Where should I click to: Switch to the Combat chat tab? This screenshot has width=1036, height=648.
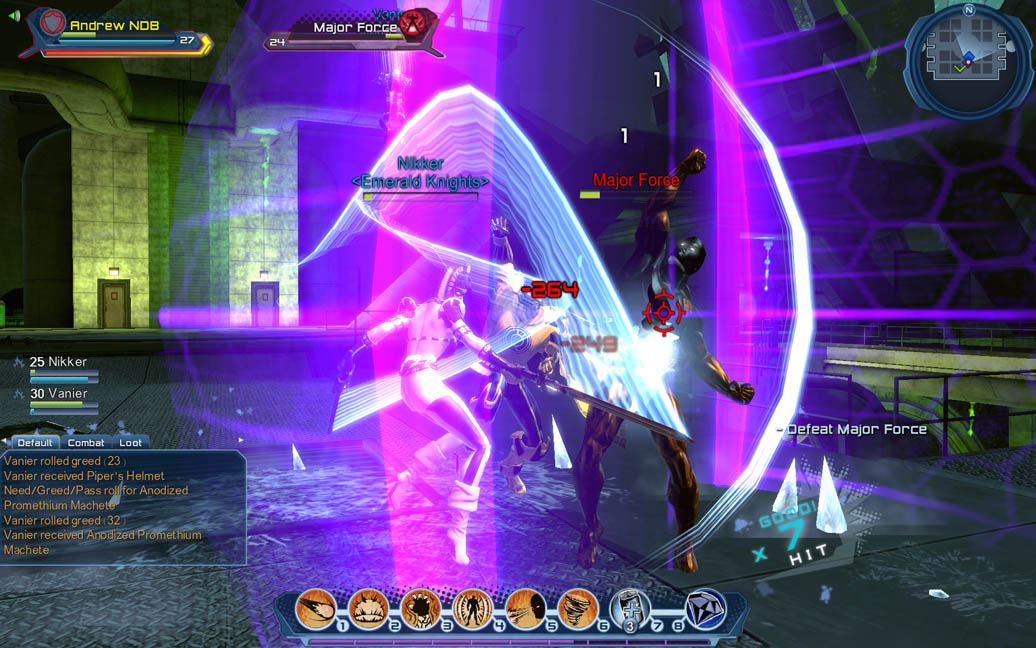pyautogui.click(x=86, y=442)
